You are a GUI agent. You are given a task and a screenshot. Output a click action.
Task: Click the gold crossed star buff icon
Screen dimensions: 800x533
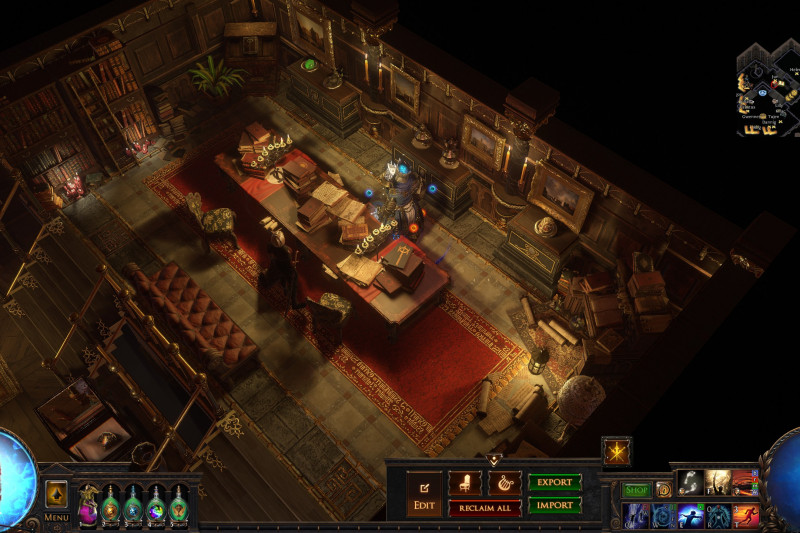[616, 451]
